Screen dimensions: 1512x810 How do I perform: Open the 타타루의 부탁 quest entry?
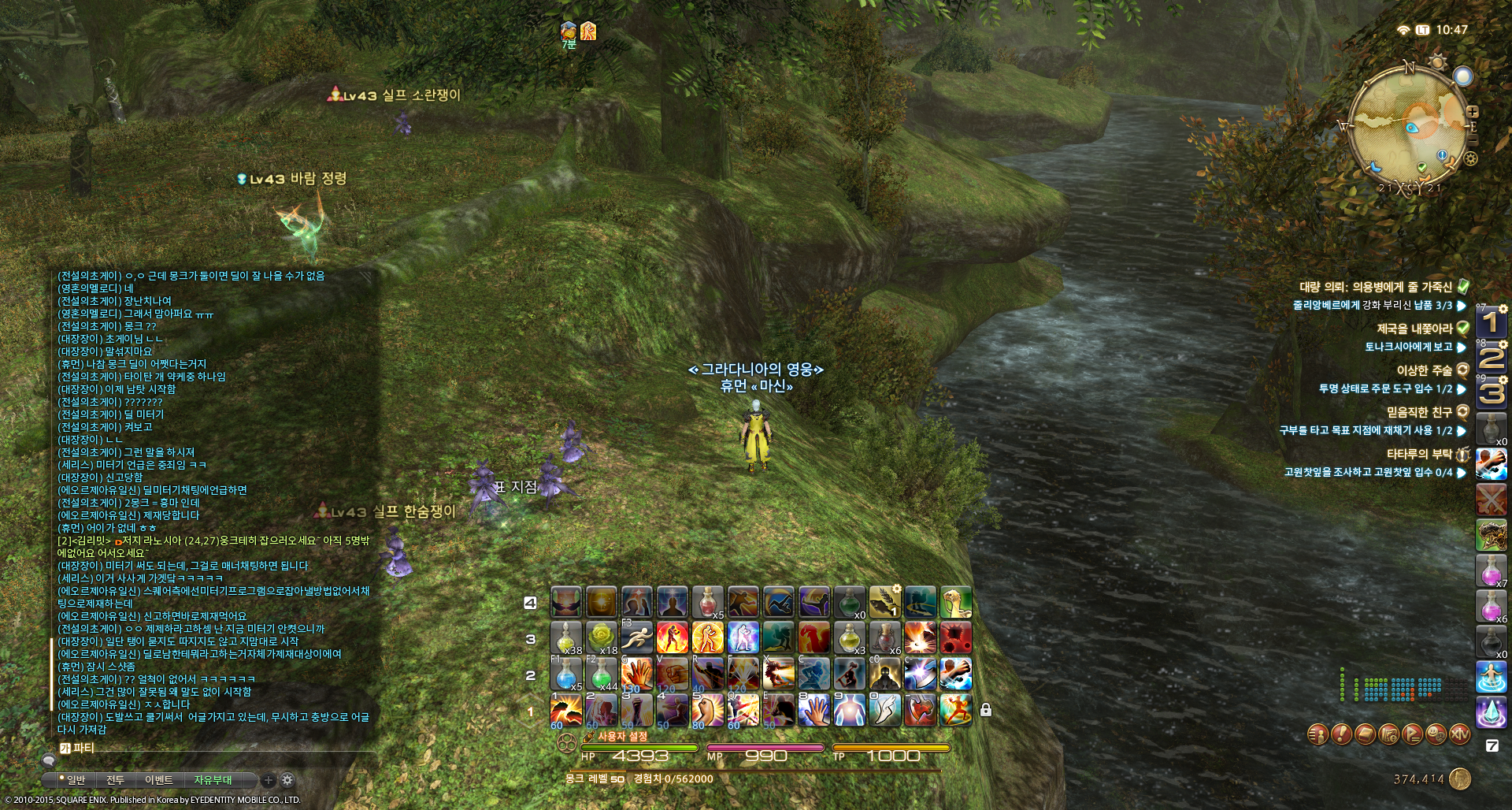point(1419,454)
